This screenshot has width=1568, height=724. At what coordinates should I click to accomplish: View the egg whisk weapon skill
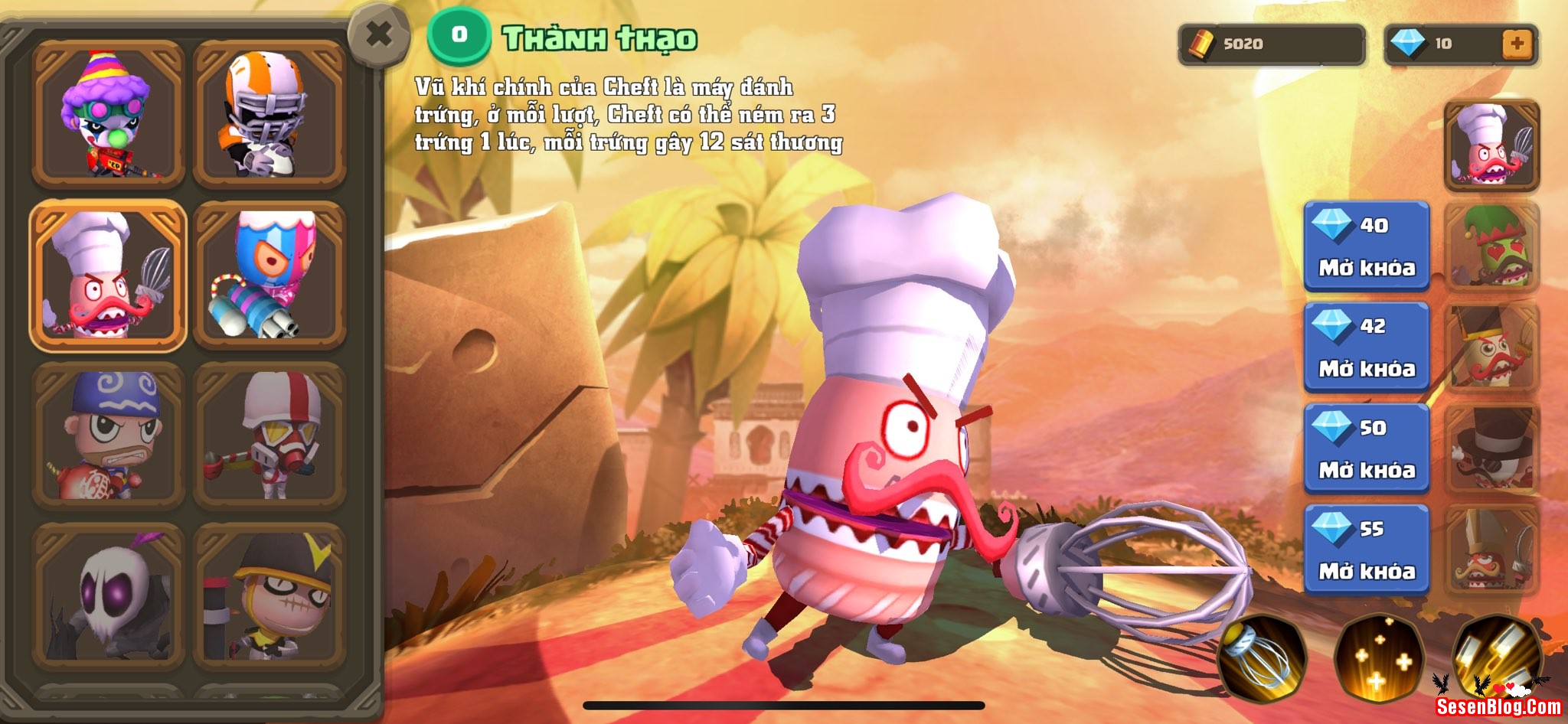coord(1259,658)
